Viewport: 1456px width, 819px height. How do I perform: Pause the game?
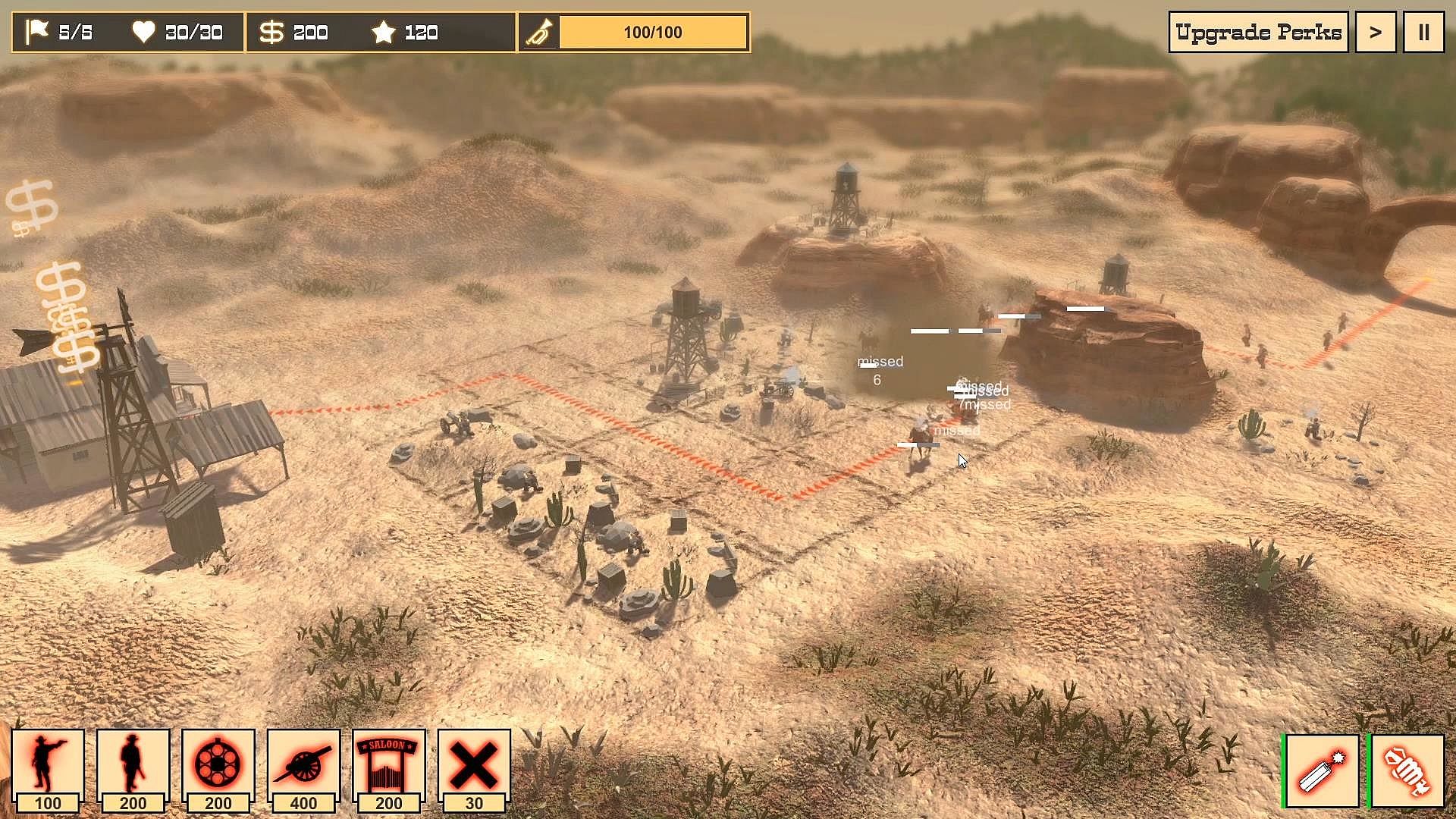1423,32
